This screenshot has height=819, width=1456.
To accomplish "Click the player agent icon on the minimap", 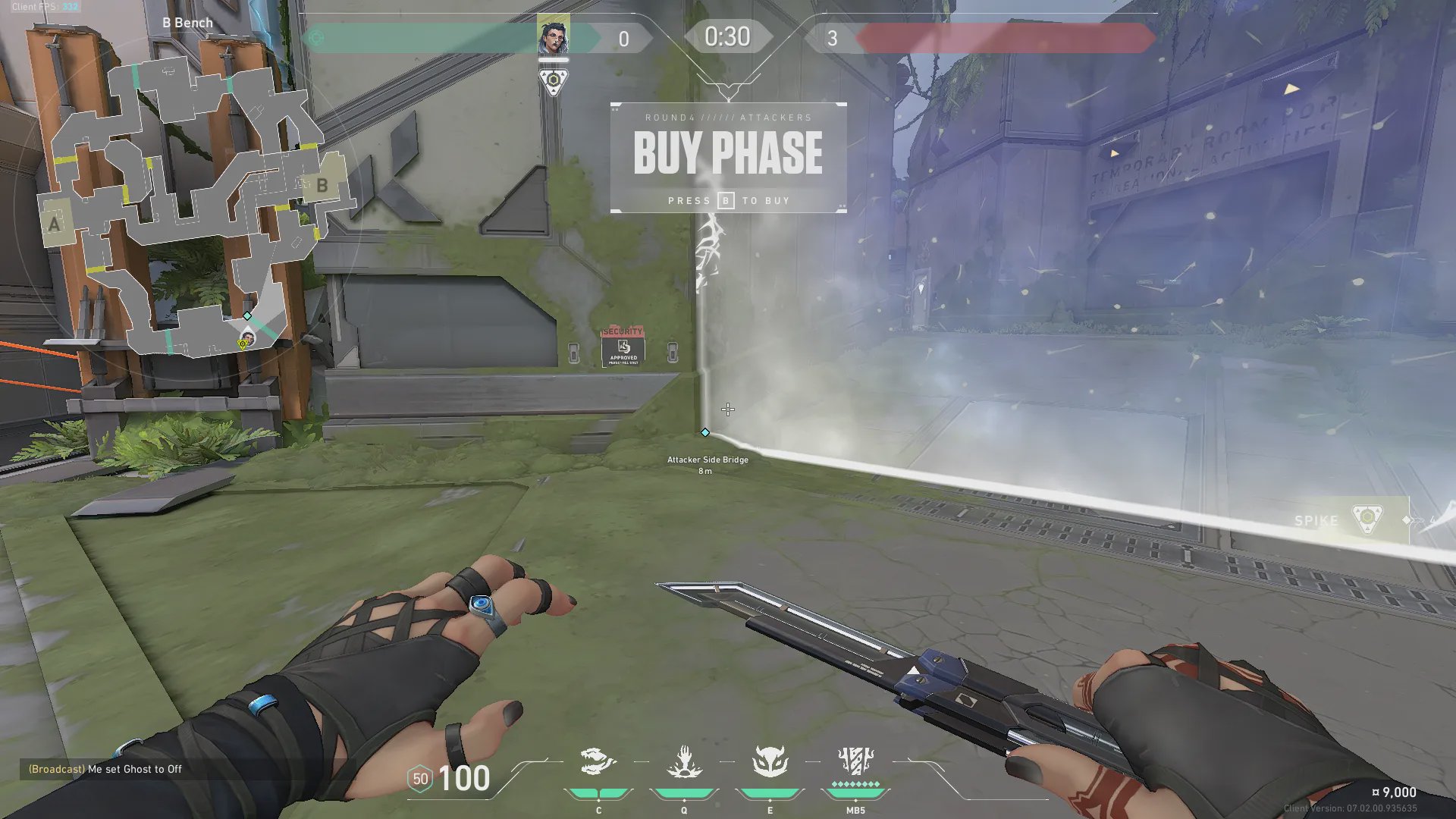I will pos(247,337).
